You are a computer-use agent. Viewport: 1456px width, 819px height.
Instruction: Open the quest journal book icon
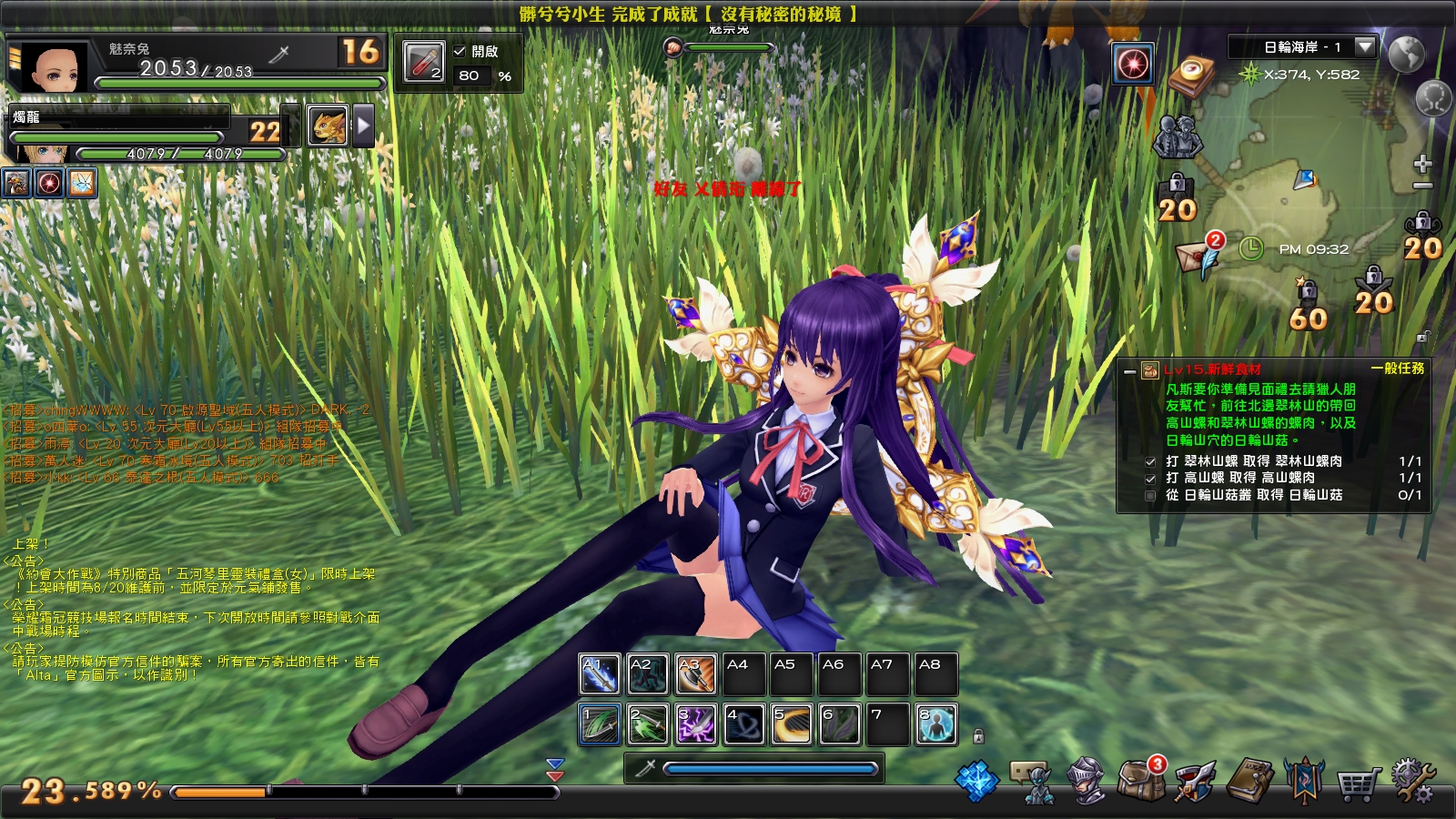pos(1249,781)
